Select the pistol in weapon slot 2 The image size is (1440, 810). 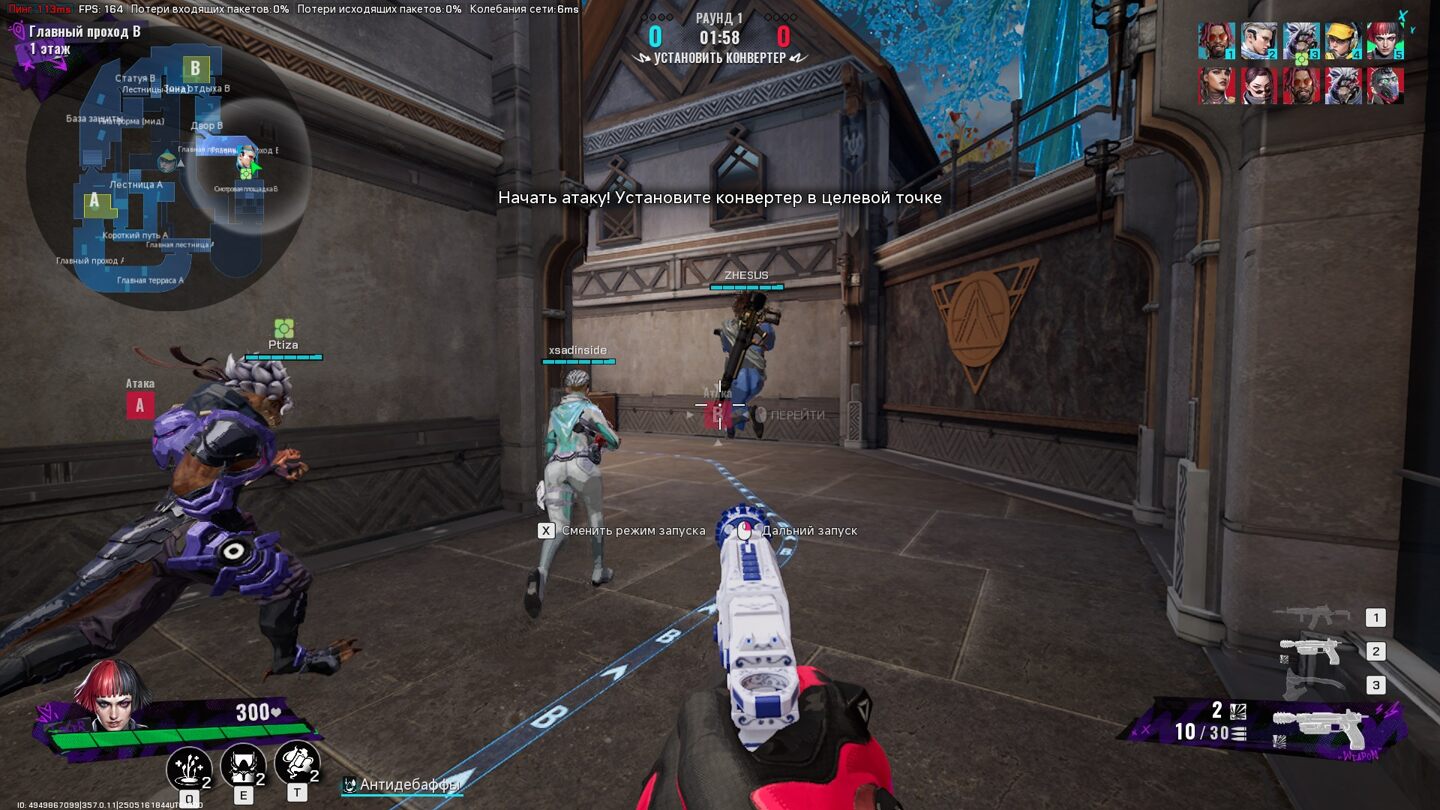pyautogui.click(x=1315, y=651)
